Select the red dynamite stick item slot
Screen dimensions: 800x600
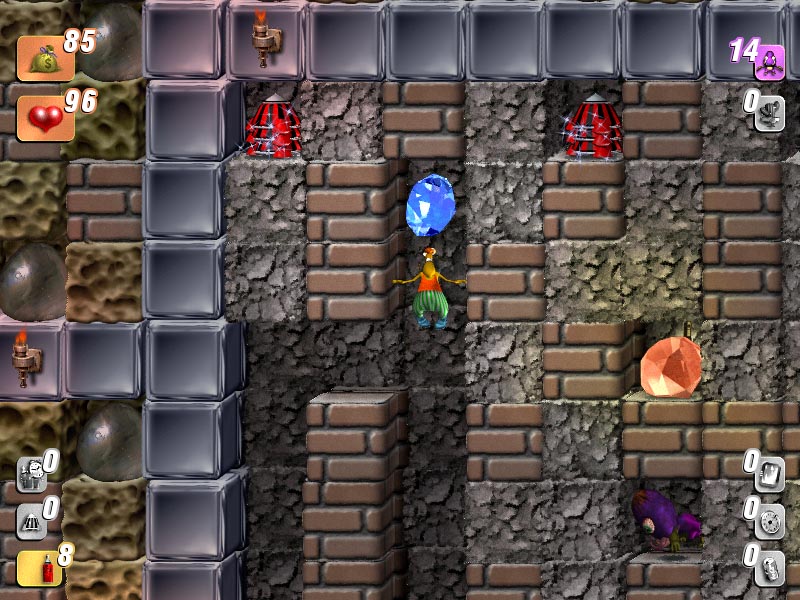[x=33, y=569]
